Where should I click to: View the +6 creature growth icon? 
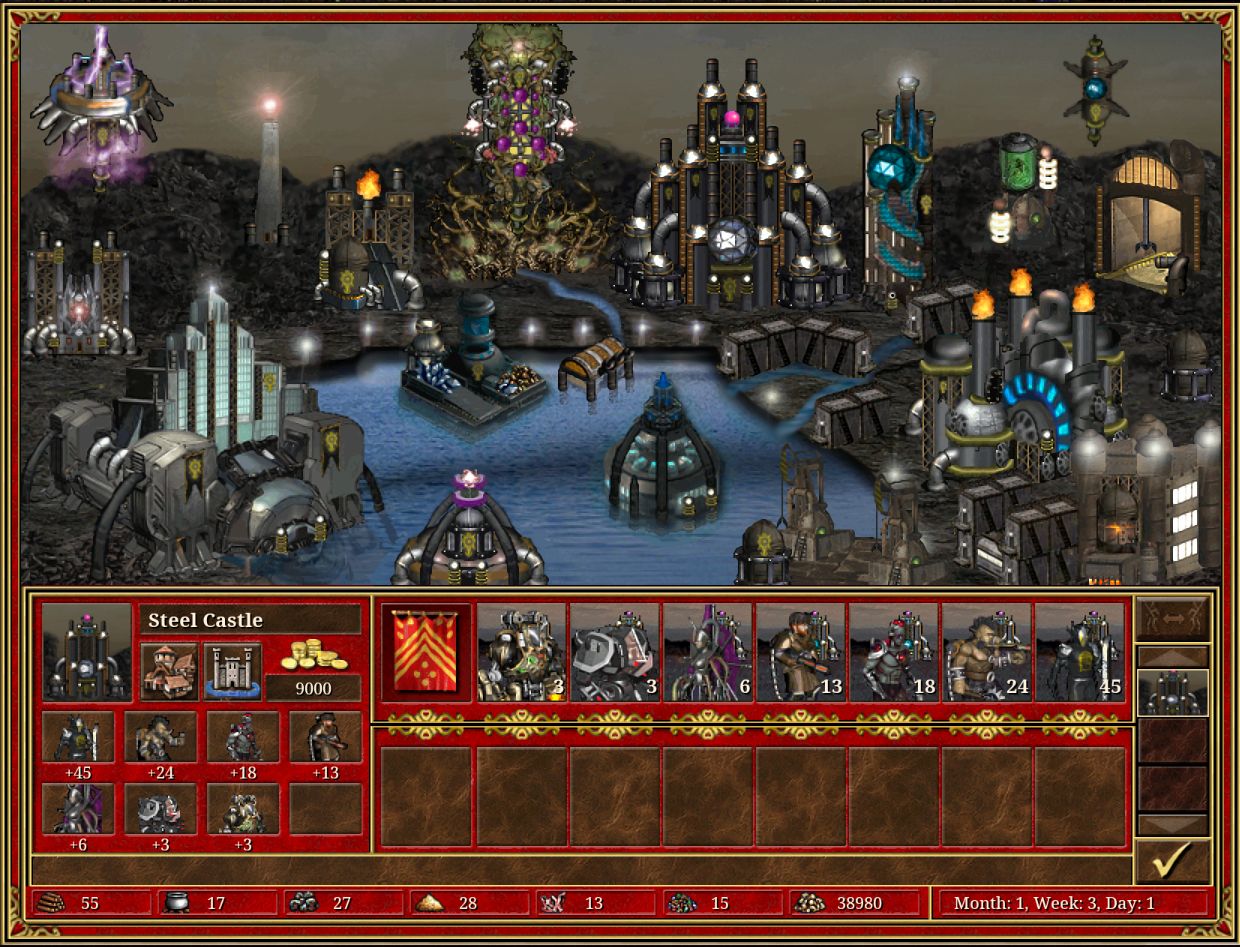78,809
